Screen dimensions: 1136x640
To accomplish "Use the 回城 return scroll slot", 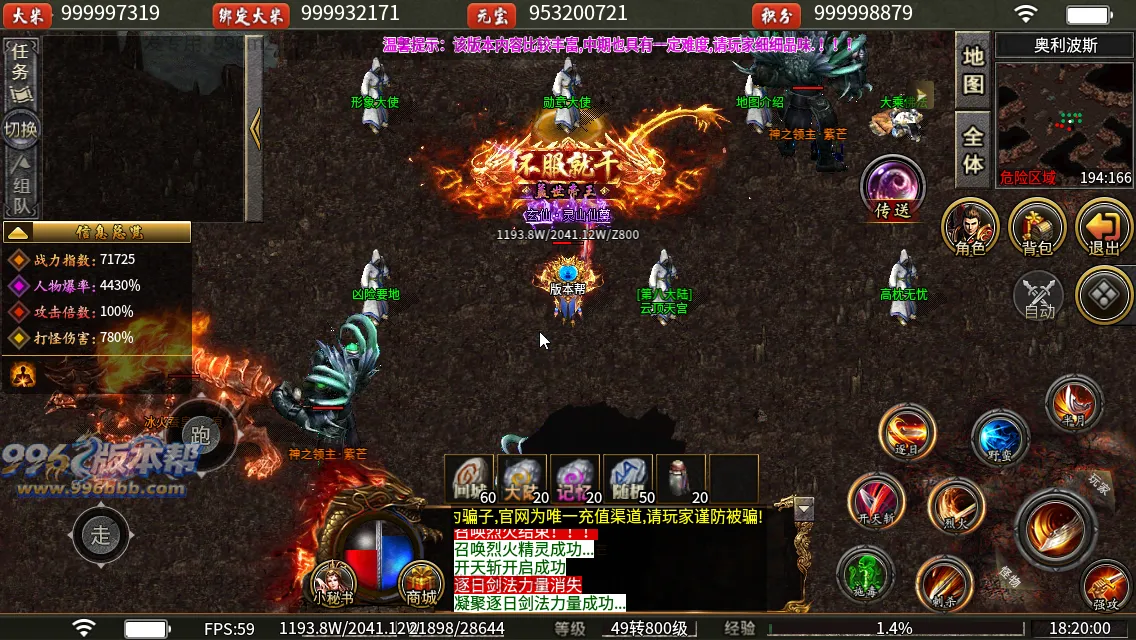I will click(470, 479).
